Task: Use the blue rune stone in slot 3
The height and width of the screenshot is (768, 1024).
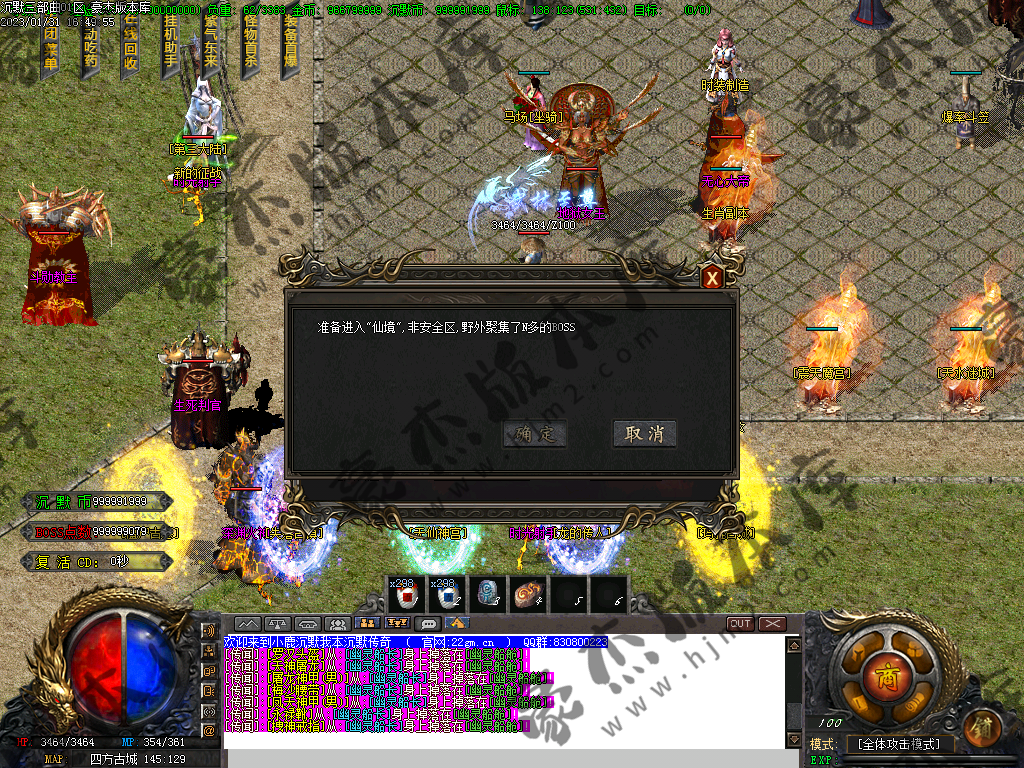Action: pos(487,595)
